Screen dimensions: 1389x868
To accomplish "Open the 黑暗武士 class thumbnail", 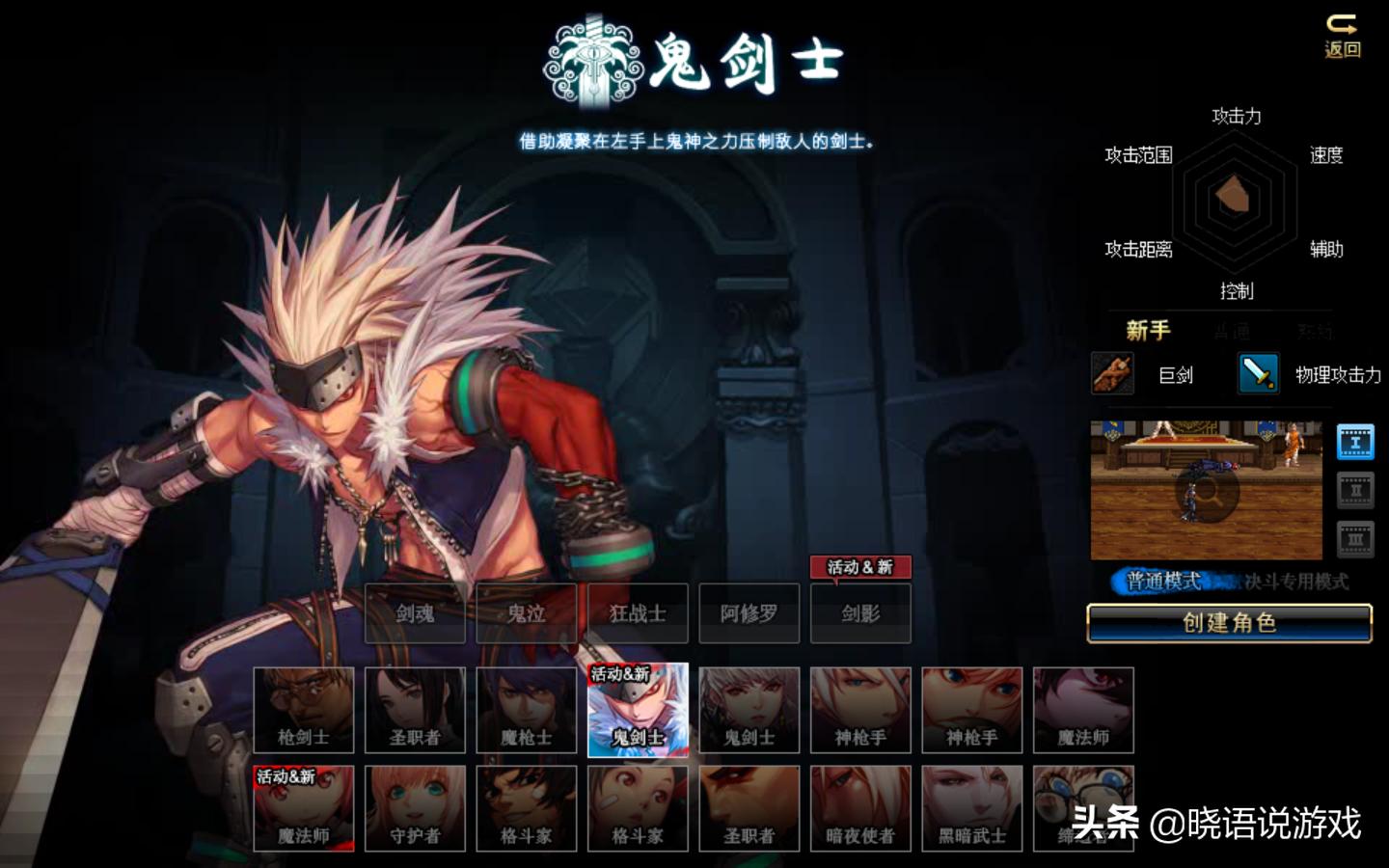I will pyautogui.click(x=971, y=810).
